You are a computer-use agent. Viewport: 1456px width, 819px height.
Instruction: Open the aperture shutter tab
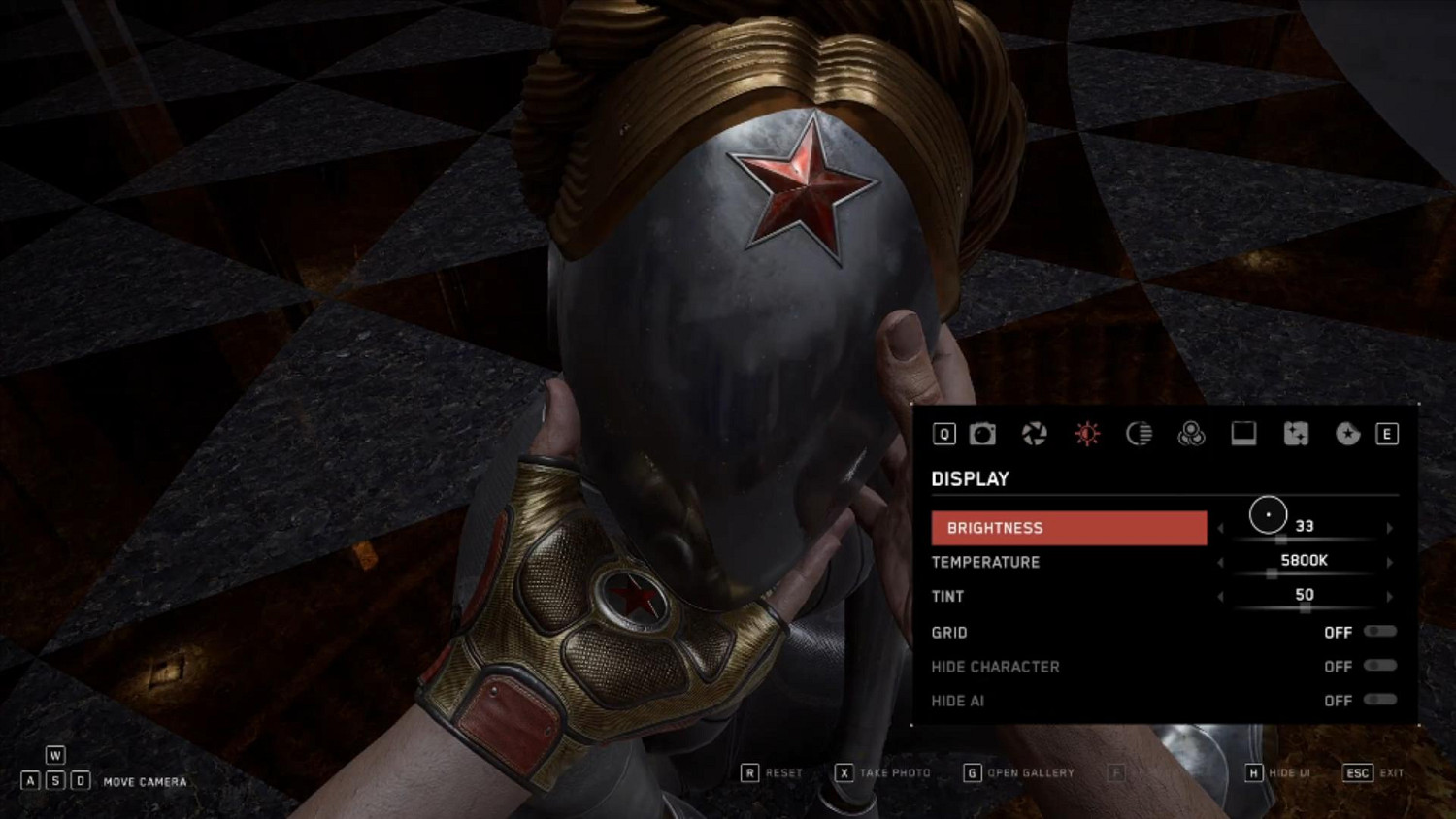(x=1035, y=434)
